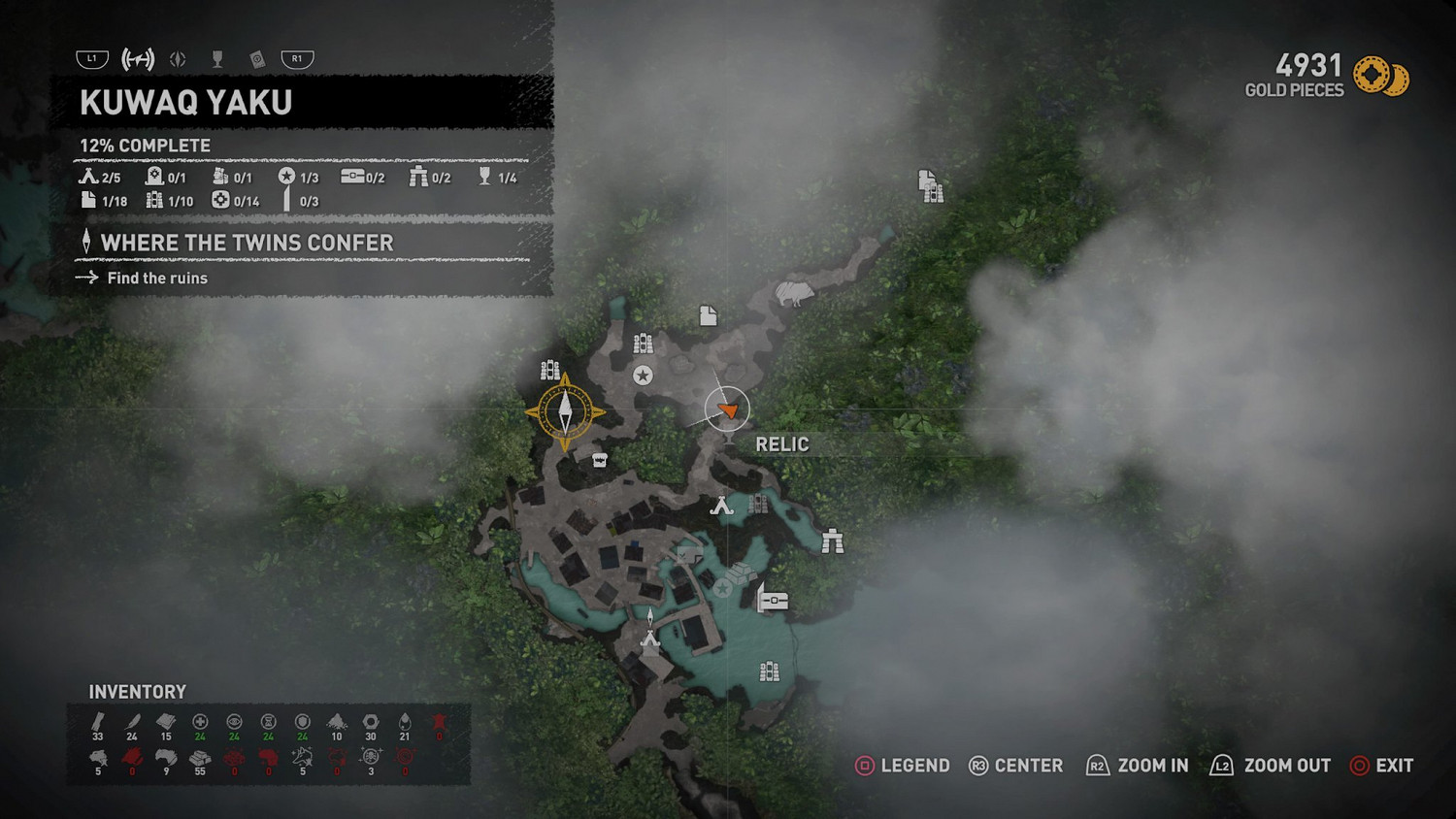Choose the merchant stall map marker
Image resolution: width=1456 pixels, height=819 pixels.
[599, 460]
